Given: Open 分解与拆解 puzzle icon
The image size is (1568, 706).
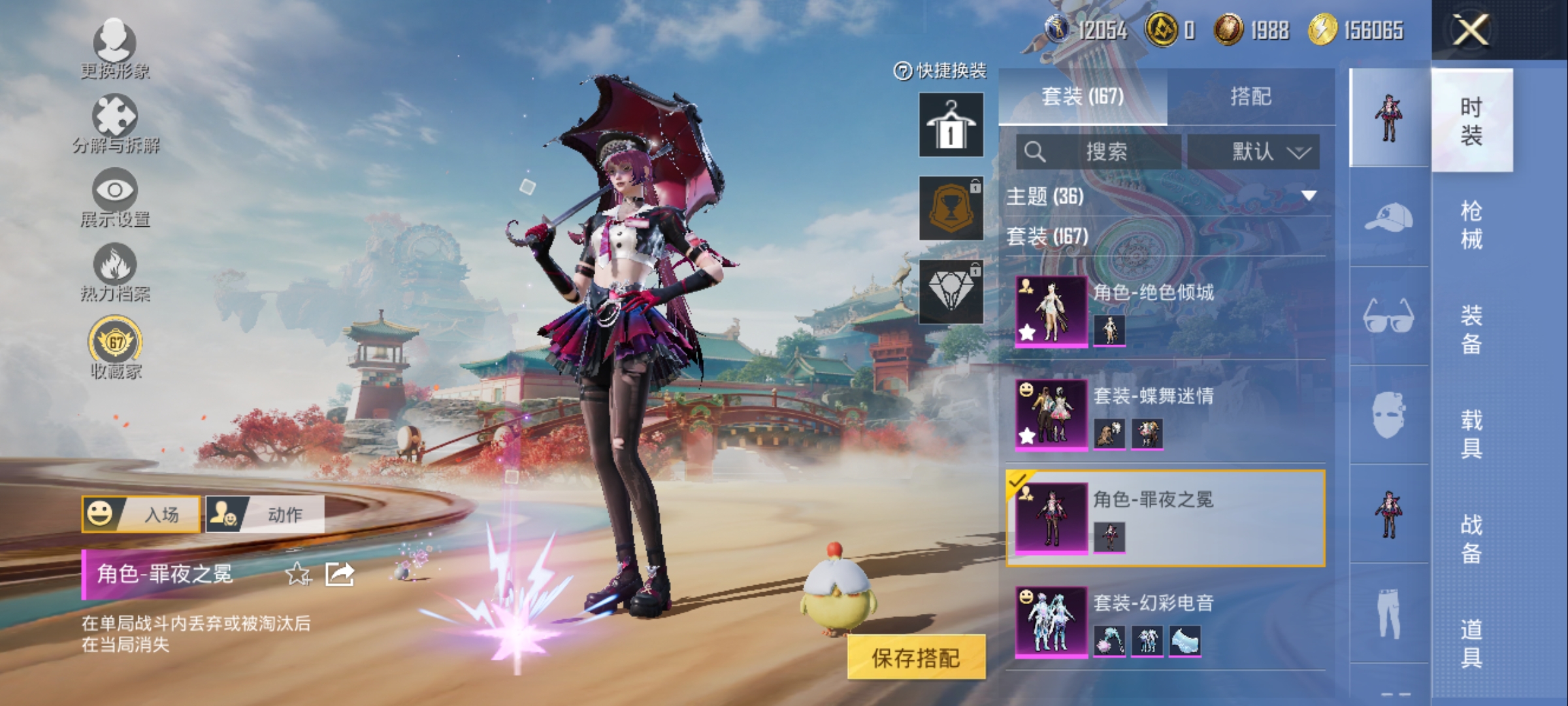Looking at the screenshot, I should click(115, 122).
